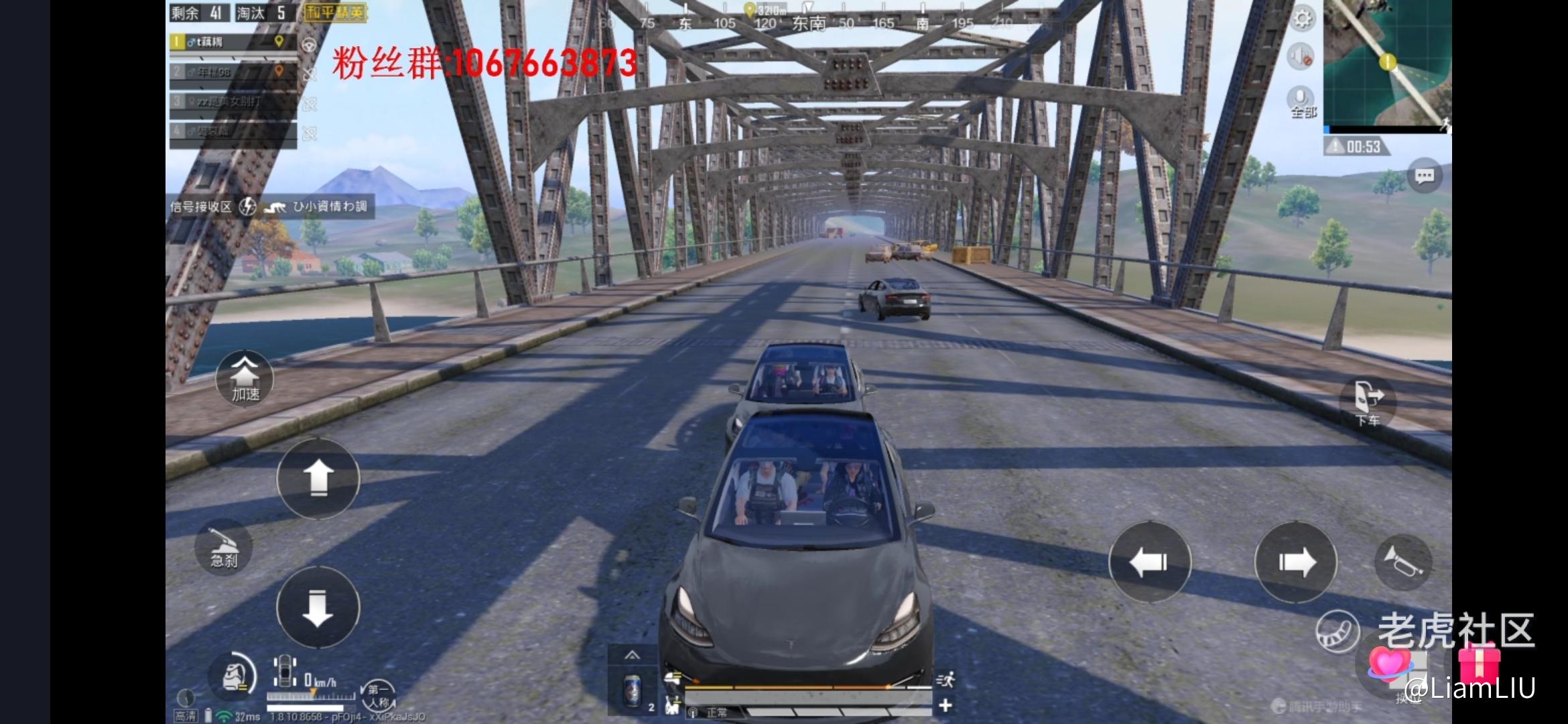Toggle the speaker mute icon
1568x724 pixels.
pyautogui.click(x=1301, y=57)
